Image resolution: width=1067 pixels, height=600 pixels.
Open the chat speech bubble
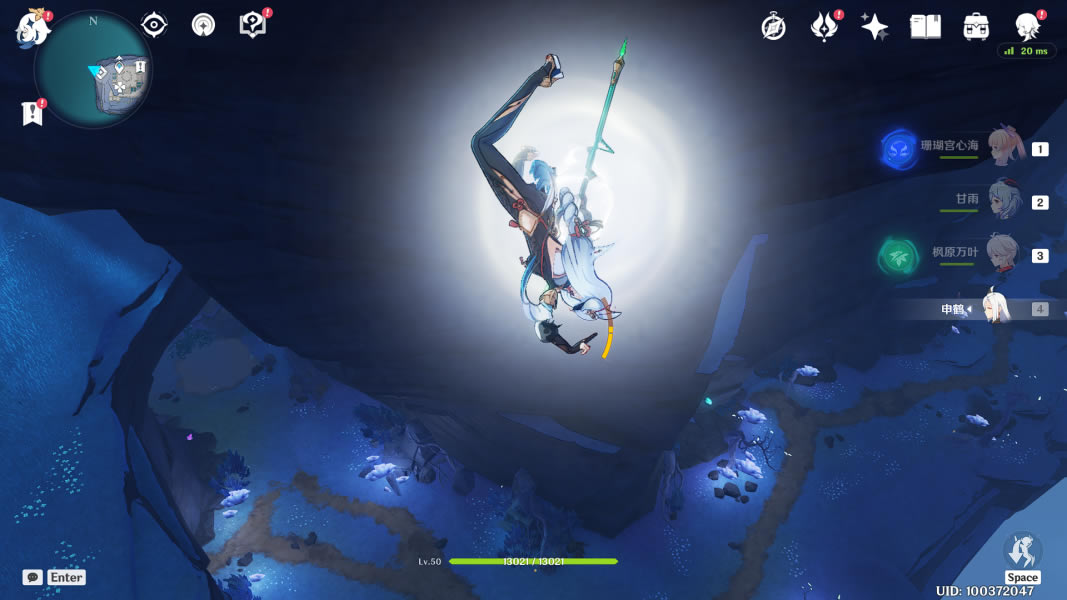[33, 577]
